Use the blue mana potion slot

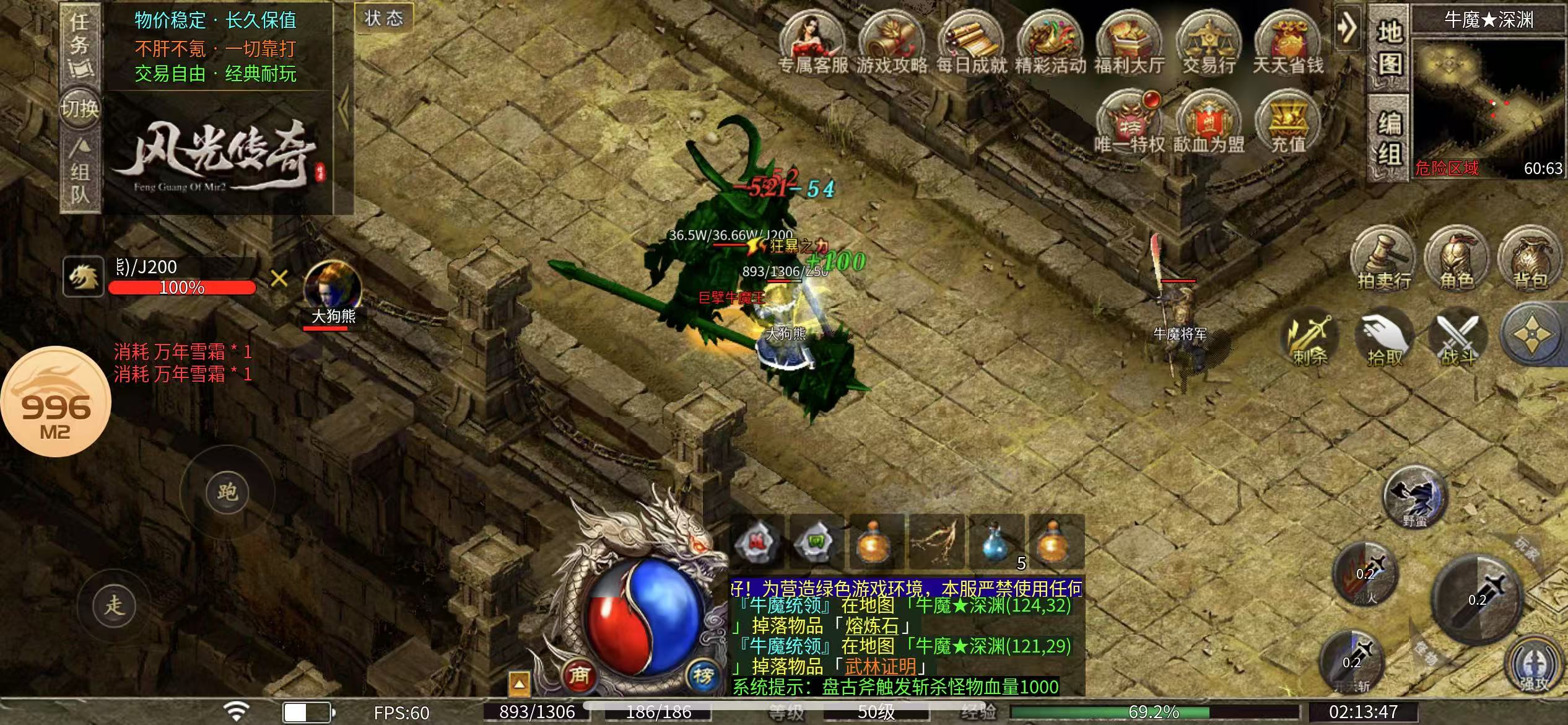pyautogui.click(x=996, y=541)
